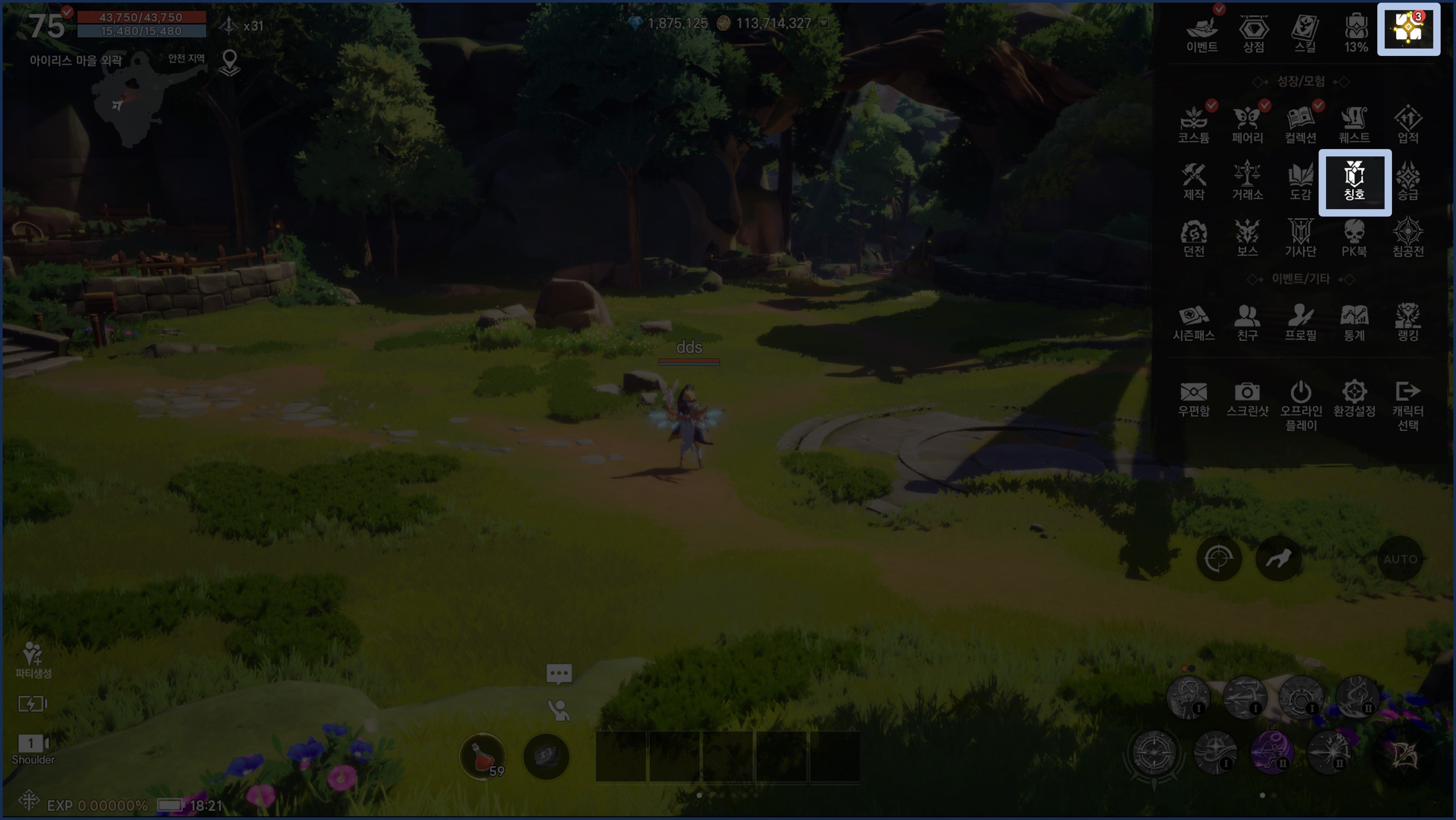Open the 제작 crafting menu
This screenshot has width=1456, height=820.
pyautogui.click(x=1194, y=182)
